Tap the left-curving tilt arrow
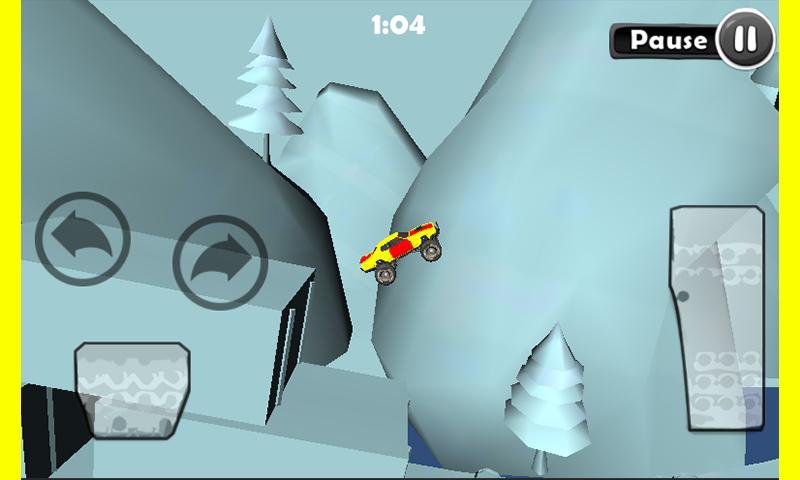This screenshot has width=800, height=480. point(83,239)
